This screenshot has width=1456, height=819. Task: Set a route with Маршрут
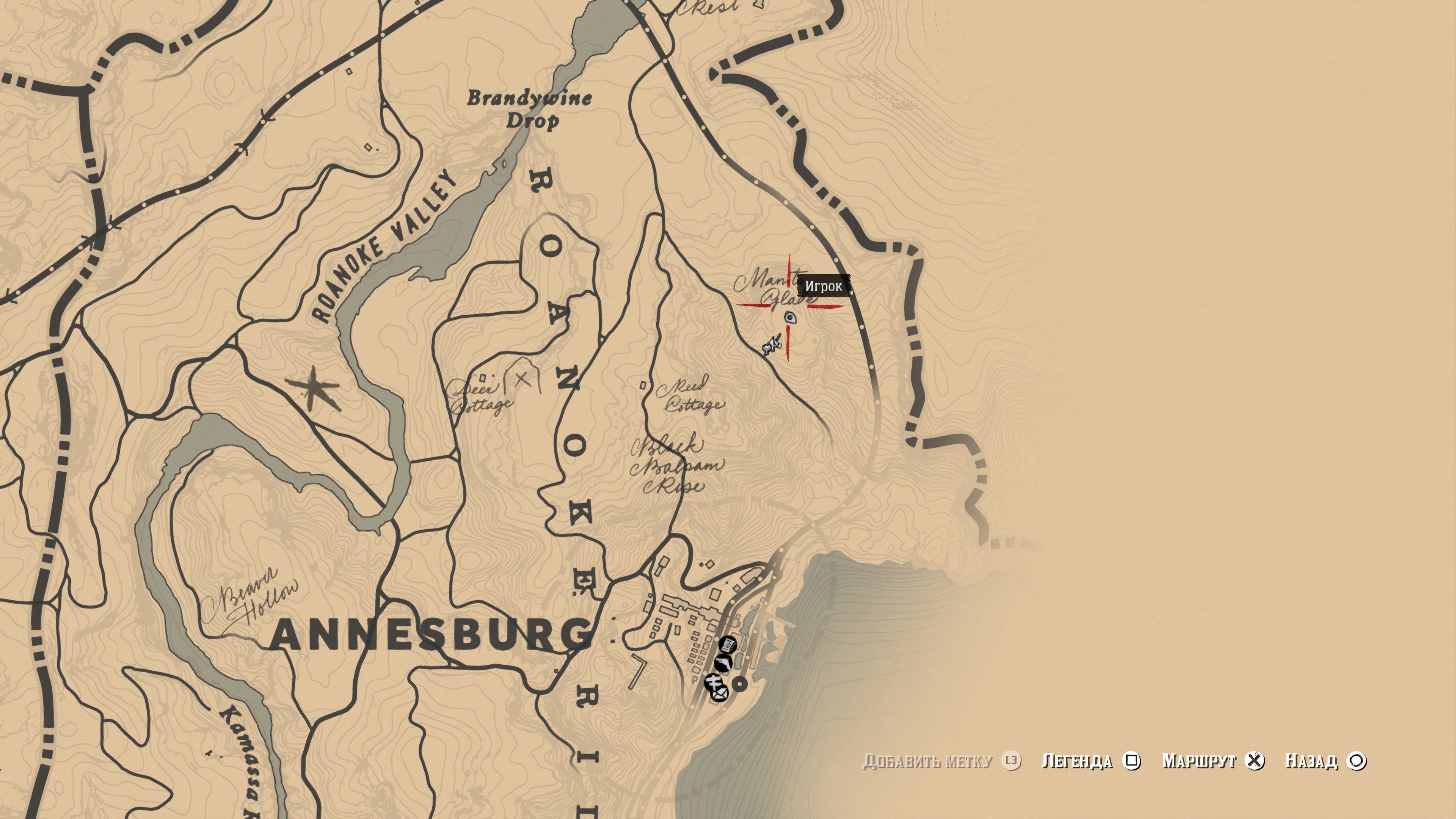click(1212, 761)
